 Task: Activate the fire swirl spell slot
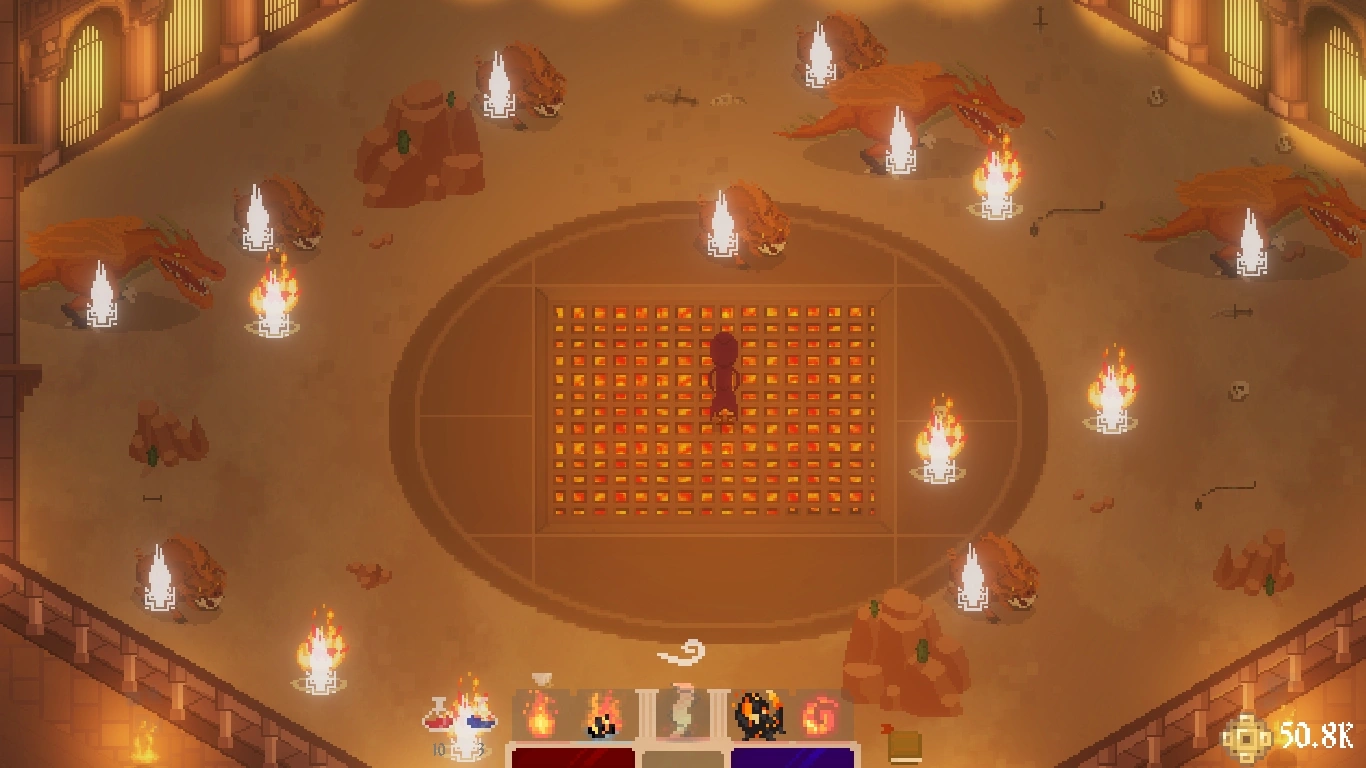821,716
